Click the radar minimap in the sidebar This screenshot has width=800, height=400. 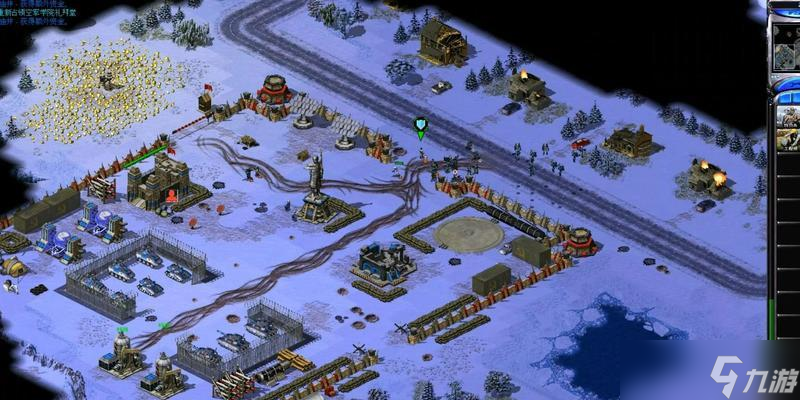coord(787,45)
